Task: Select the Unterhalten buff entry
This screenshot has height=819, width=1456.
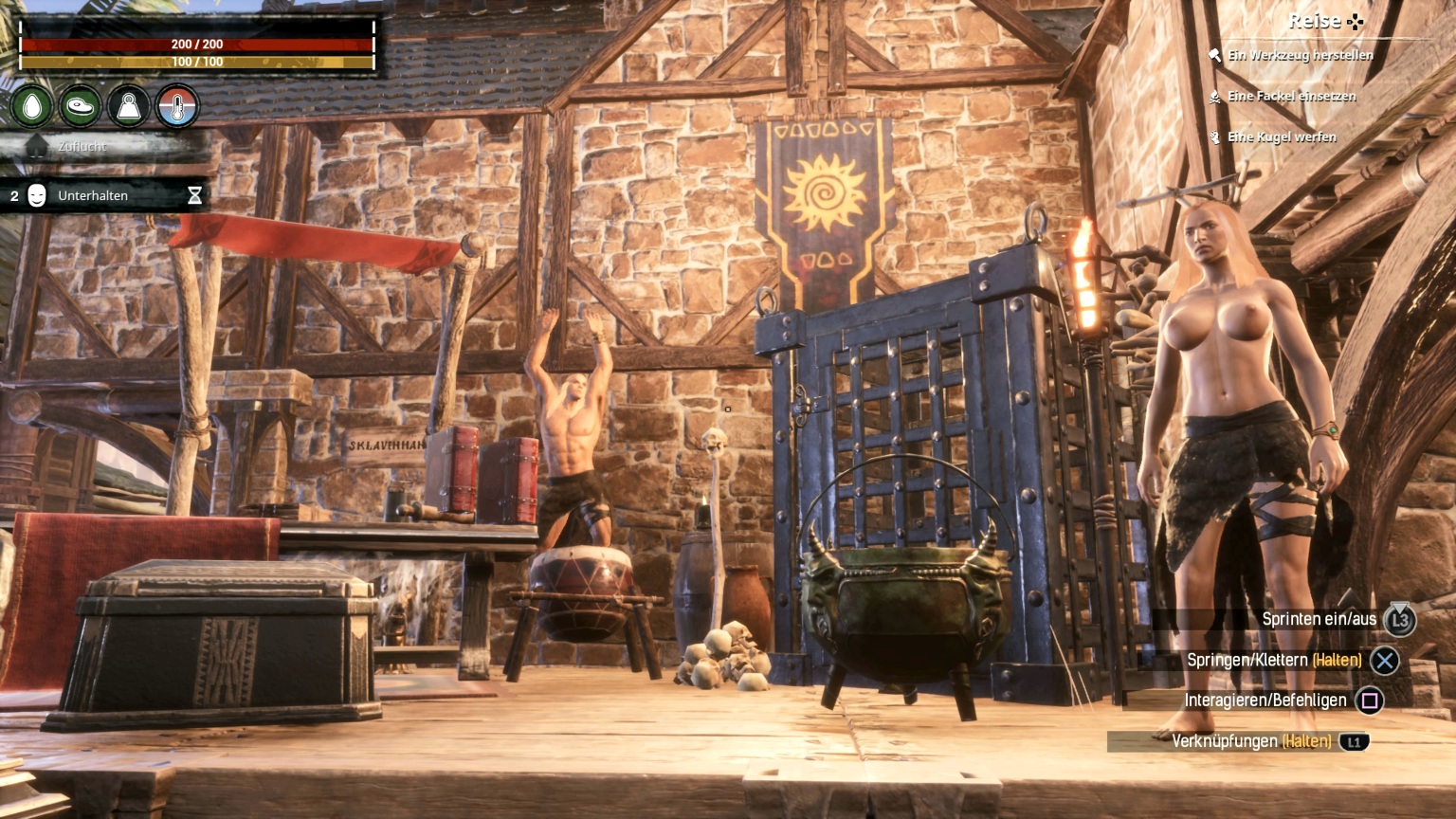Action: pos(93,195)
